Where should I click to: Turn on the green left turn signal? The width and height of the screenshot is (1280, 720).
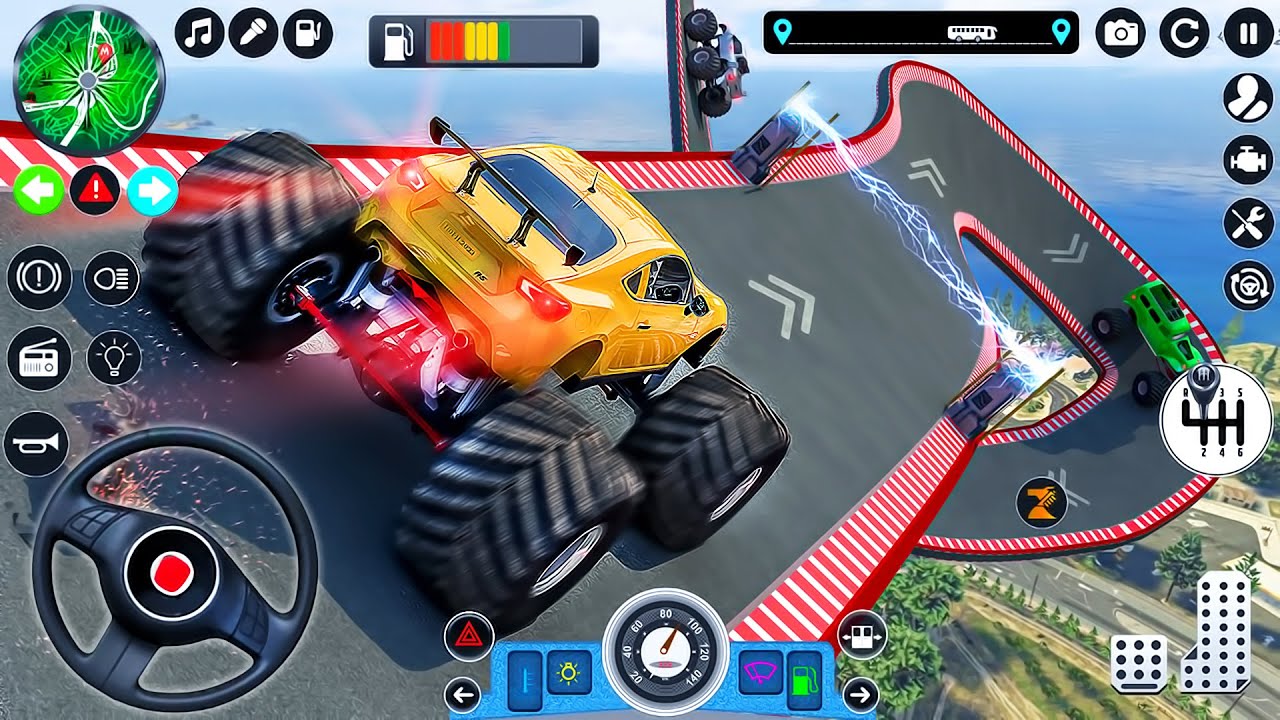coord(39,191)
